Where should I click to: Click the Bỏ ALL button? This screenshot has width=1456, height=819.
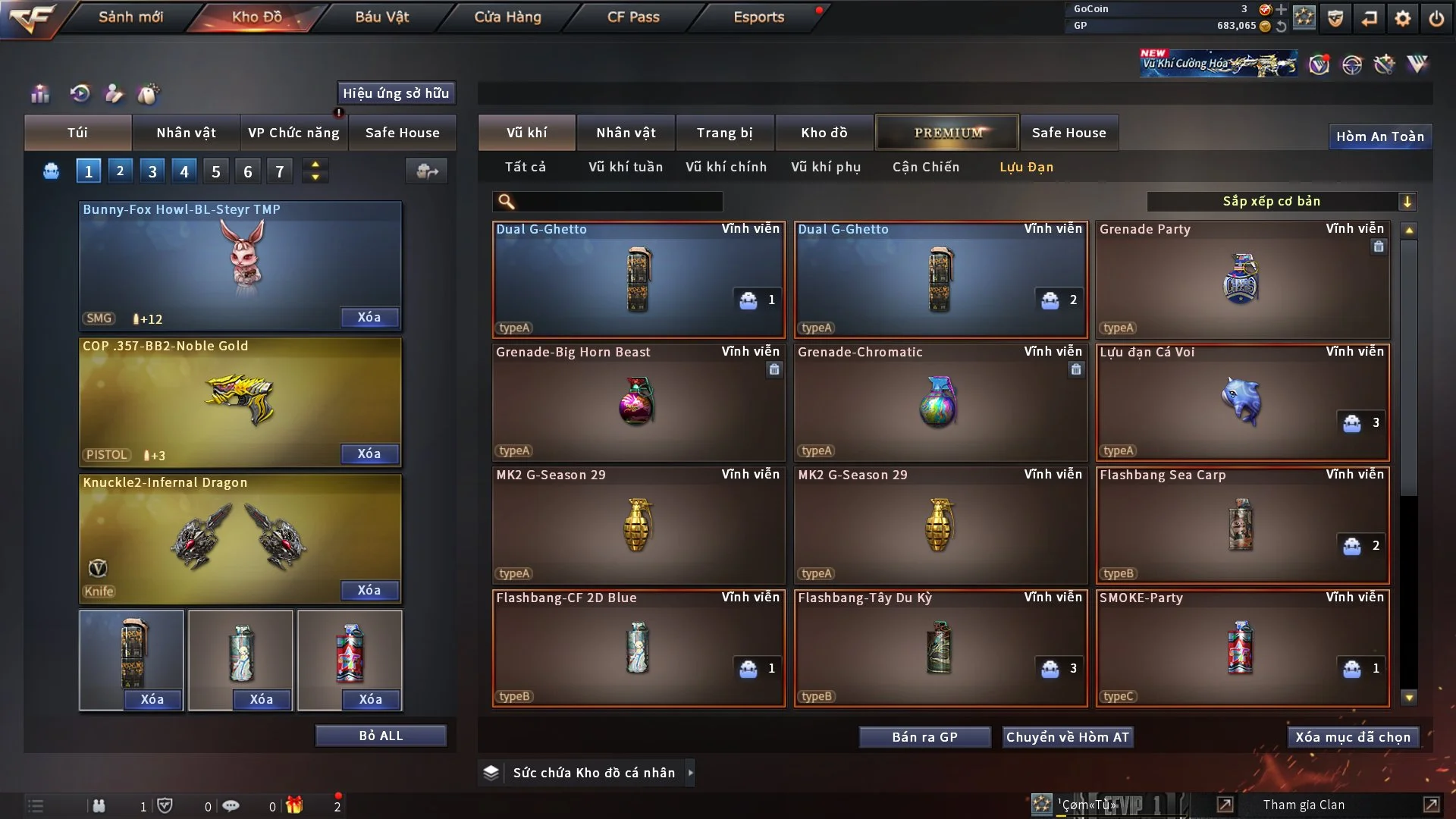pos(381,736)
